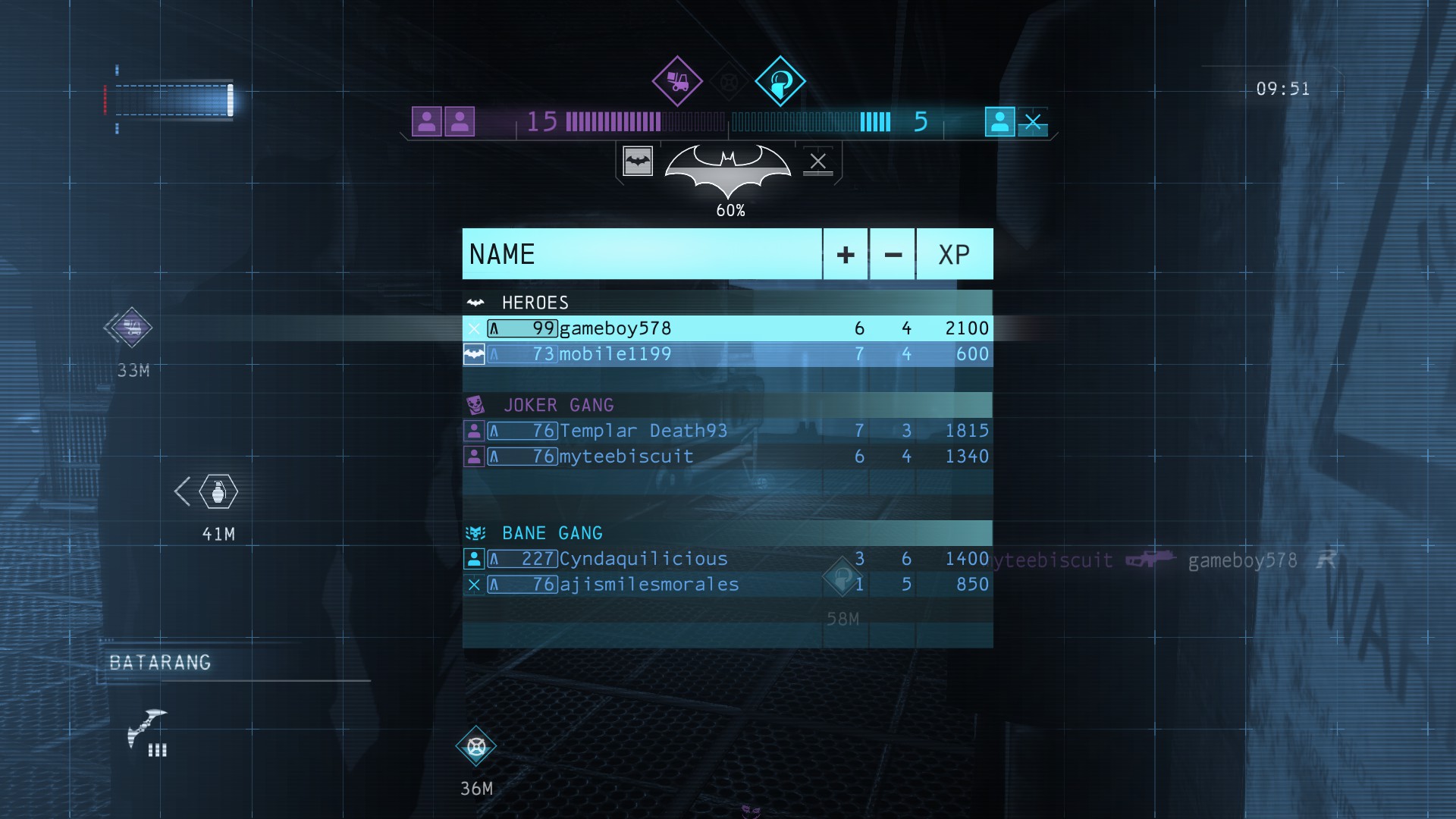This screenshot has width=1456, height=819.
Task: Choose Templar Death93 on the scoreboard
Action: 726,431
